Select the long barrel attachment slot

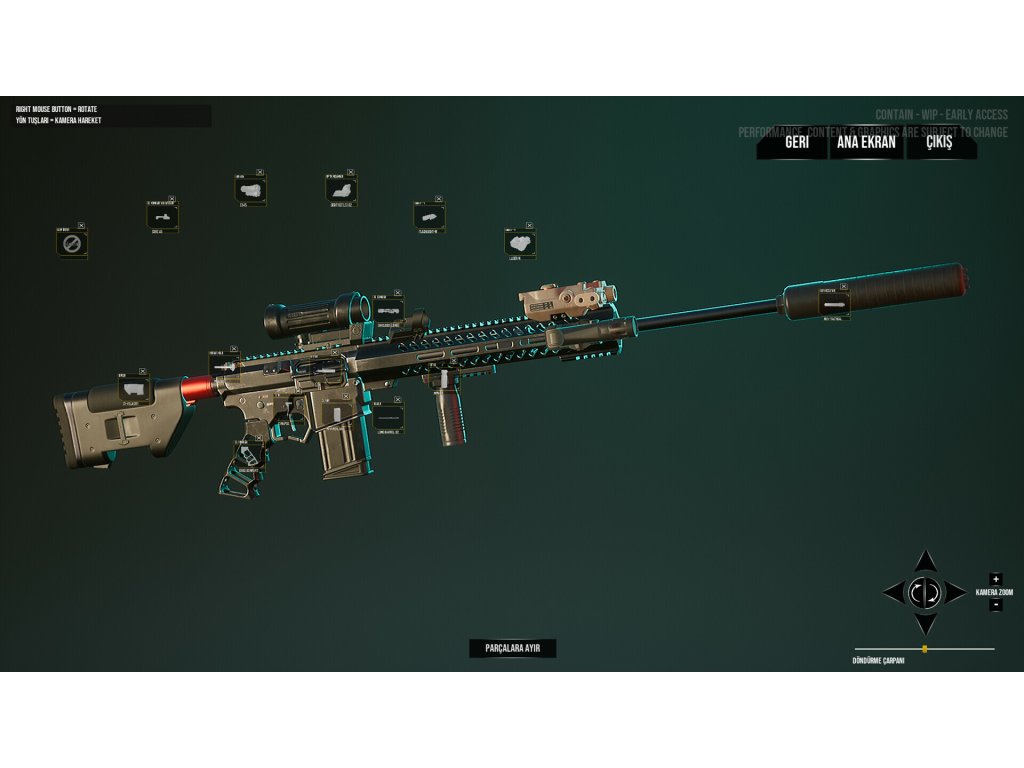388,418
